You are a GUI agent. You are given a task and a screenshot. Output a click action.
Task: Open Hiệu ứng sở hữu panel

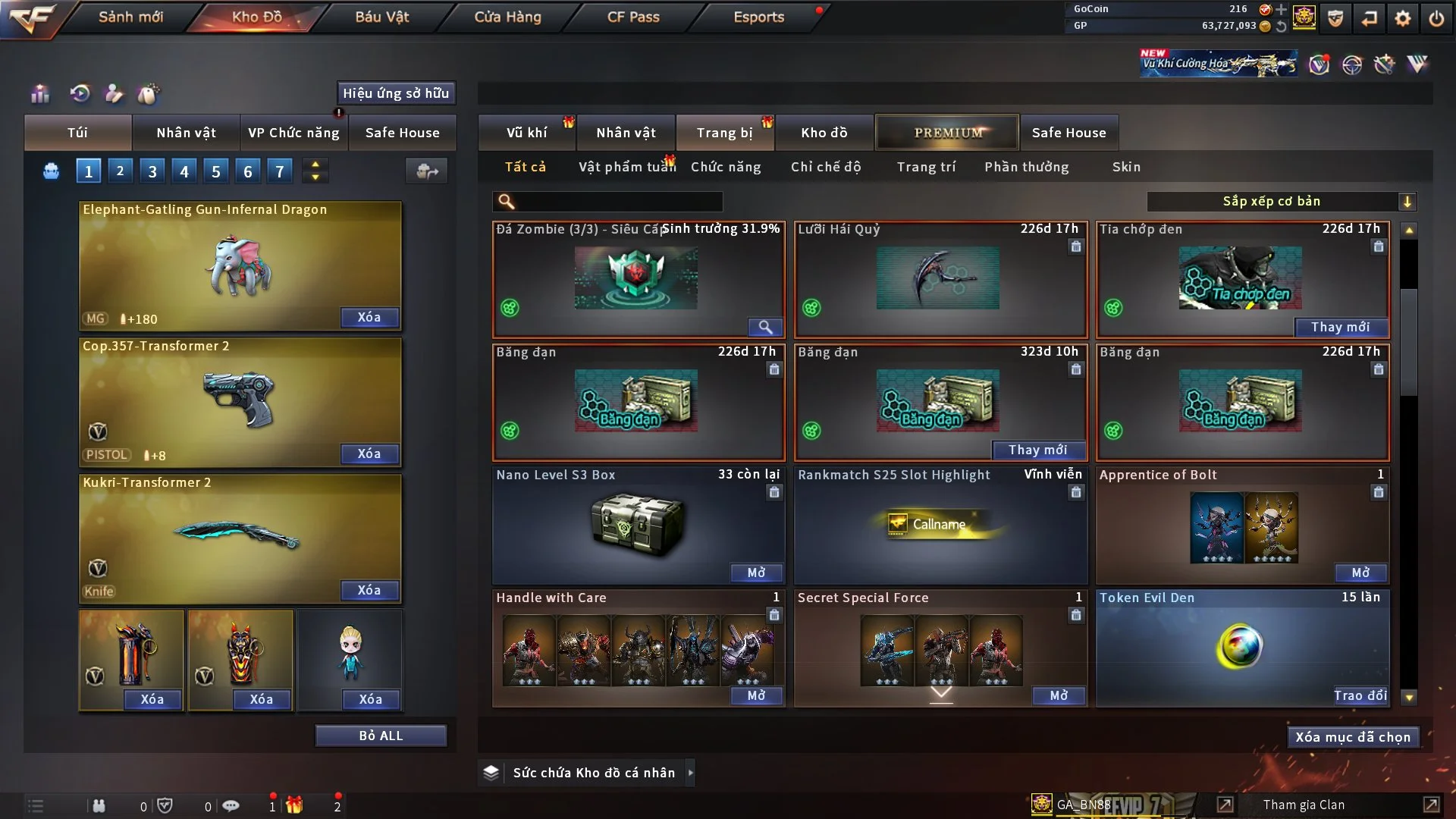tap(396, 93)
